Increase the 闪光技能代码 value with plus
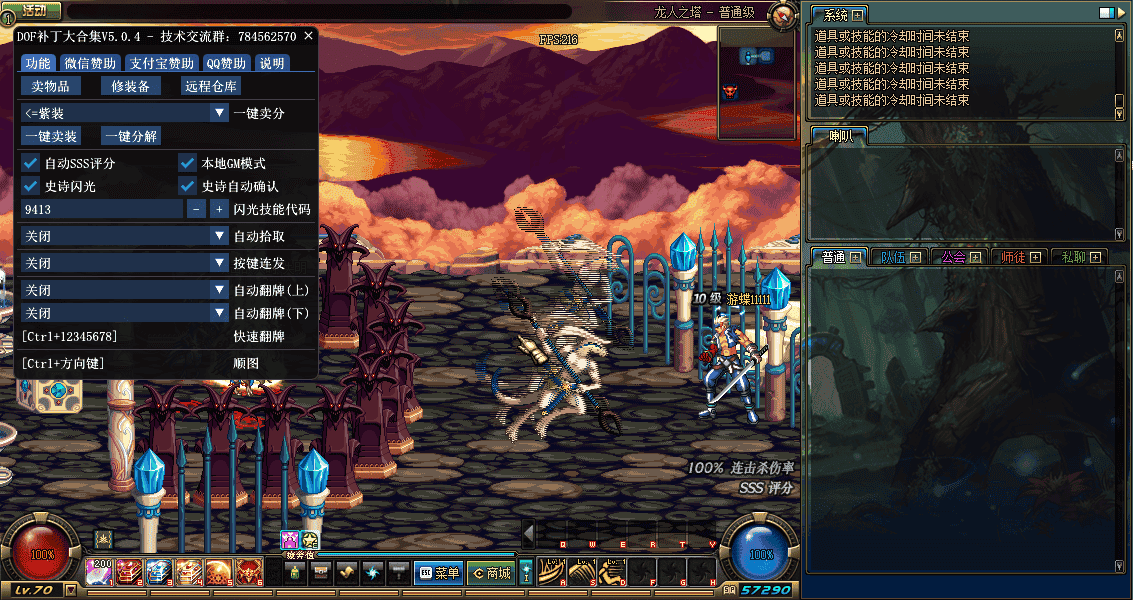 click(x=219, y=210)
